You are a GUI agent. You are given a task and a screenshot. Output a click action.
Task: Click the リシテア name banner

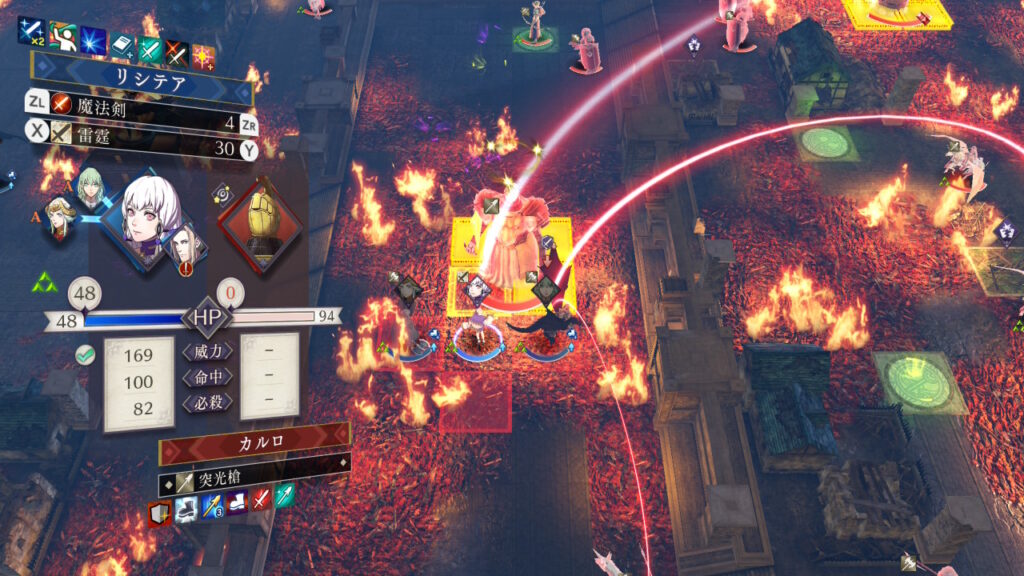point(140,80)
